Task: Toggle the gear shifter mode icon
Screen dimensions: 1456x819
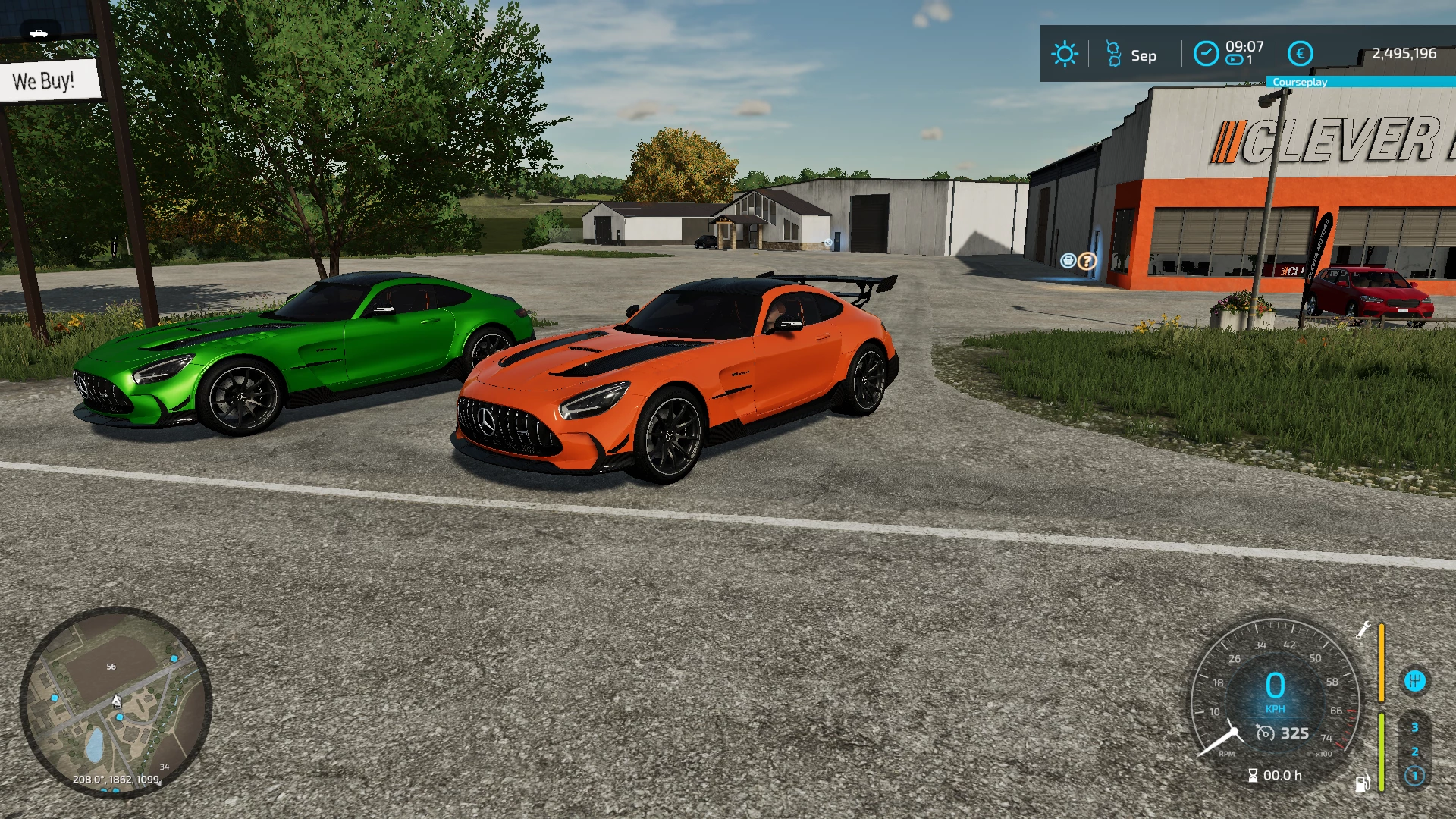Action: 1414,681
